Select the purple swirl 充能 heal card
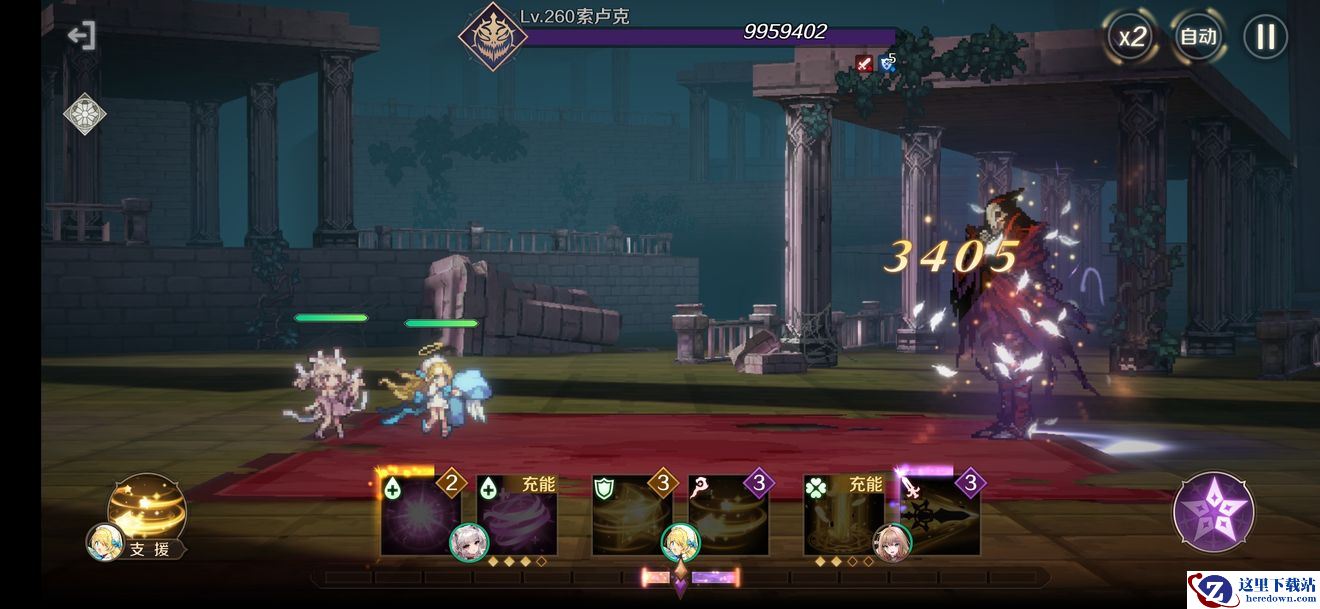The height and width of the screenshot is (609, 1320). pos(516,517)
